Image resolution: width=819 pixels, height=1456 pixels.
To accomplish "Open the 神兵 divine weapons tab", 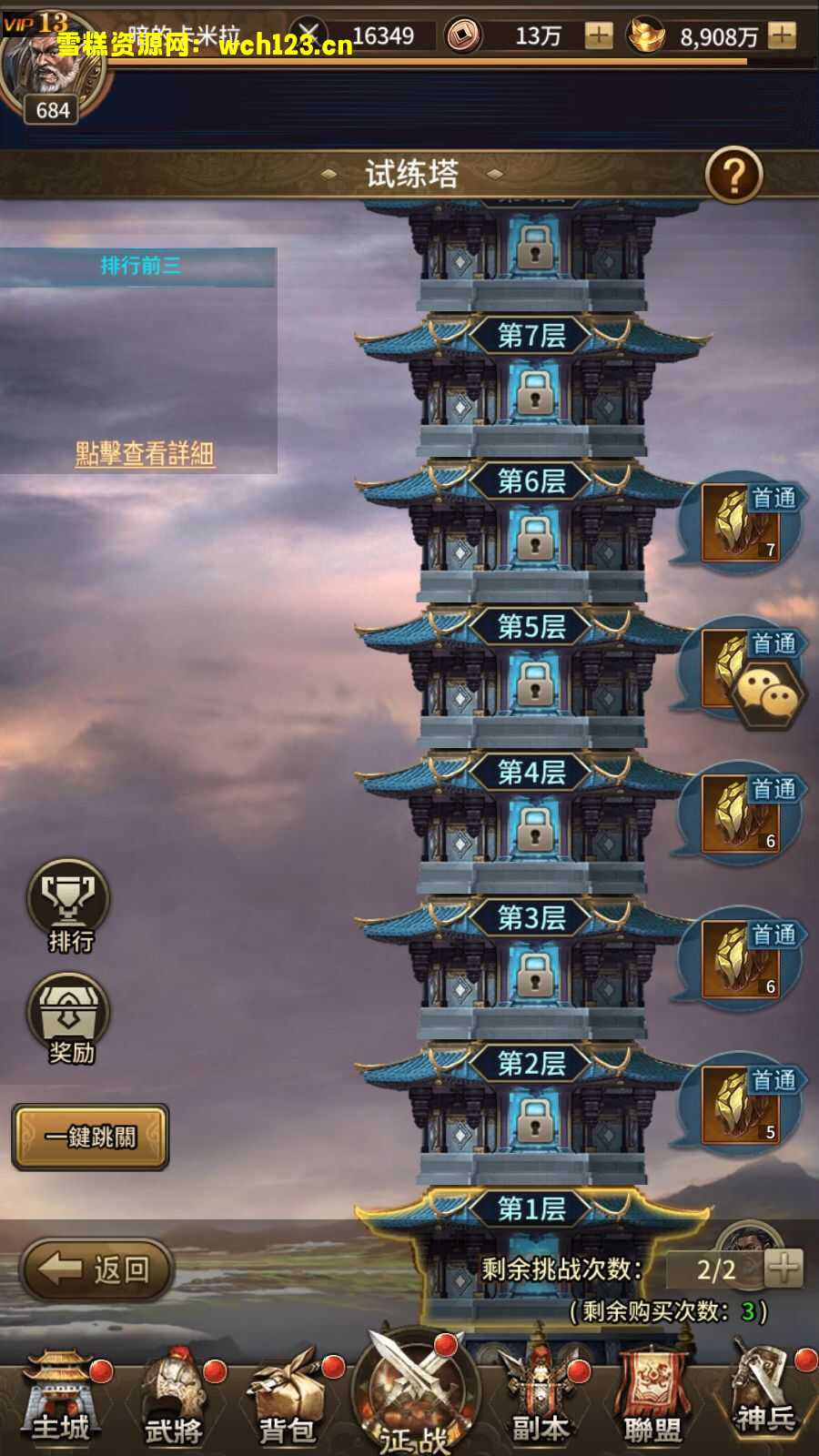I will [x=765, y=1401].
